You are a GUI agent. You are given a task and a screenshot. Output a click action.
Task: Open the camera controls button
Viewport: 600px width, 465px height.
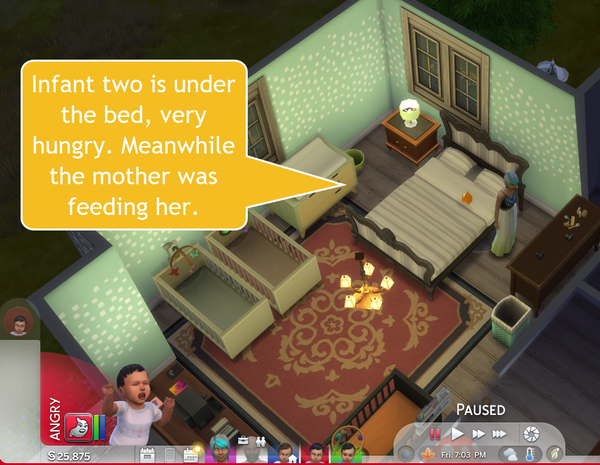tap(532, 434)
